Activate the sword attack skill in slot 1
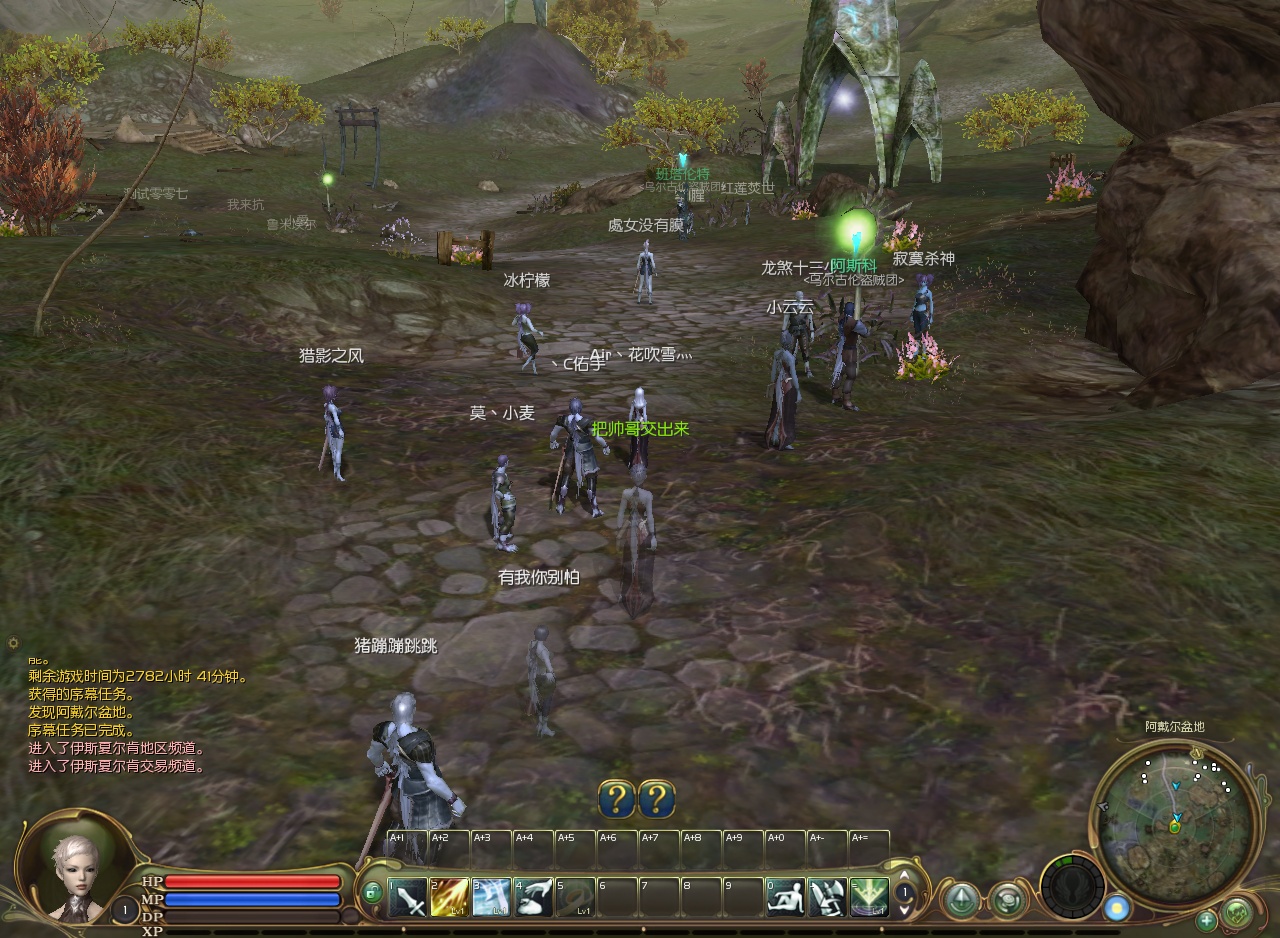This screenshot has height=938, width=1280. pyautogui.click(x=407, y=898)
